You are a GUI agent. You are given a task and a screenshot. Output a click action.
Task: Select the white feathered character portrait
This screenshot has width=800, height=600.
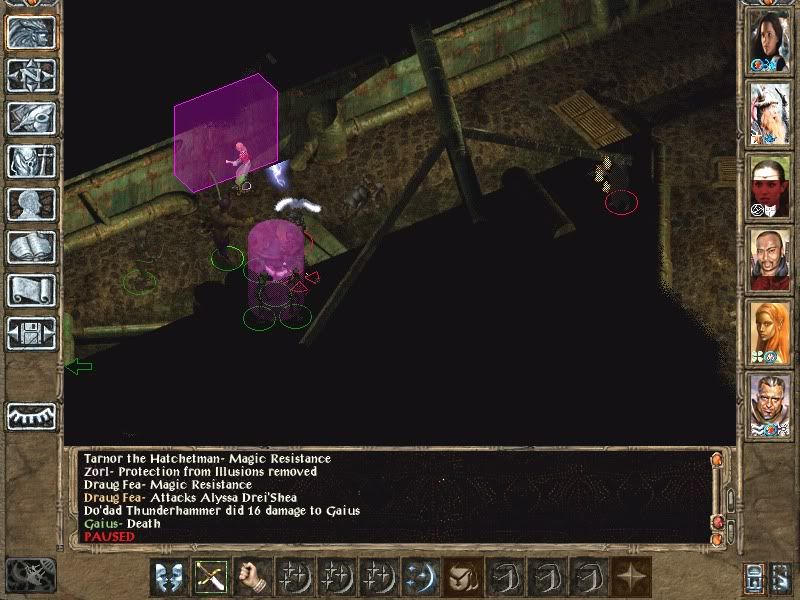[770, 113]
